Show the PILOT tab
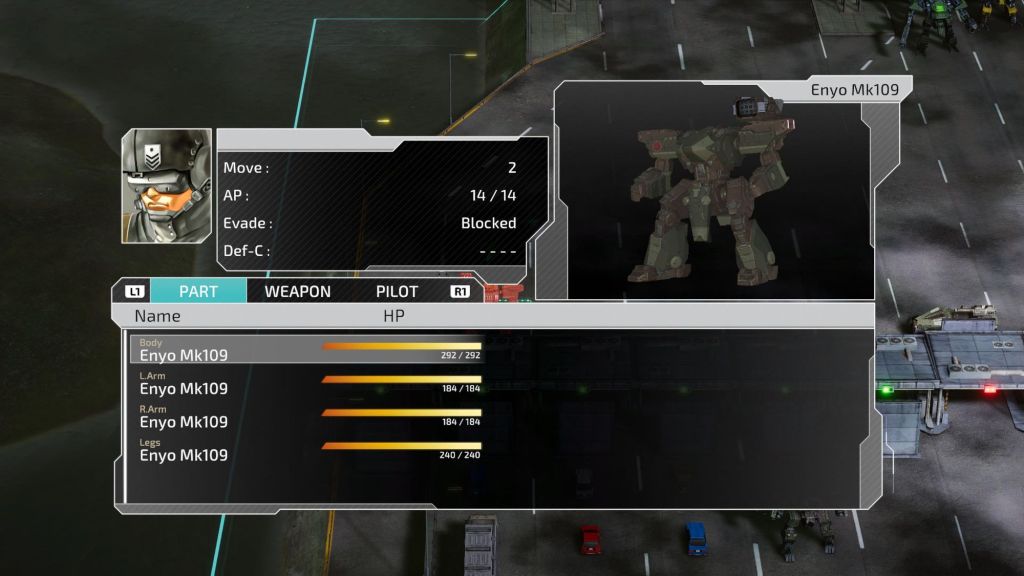Screen dimensions: 1024x576 click(x=397, y=292)
